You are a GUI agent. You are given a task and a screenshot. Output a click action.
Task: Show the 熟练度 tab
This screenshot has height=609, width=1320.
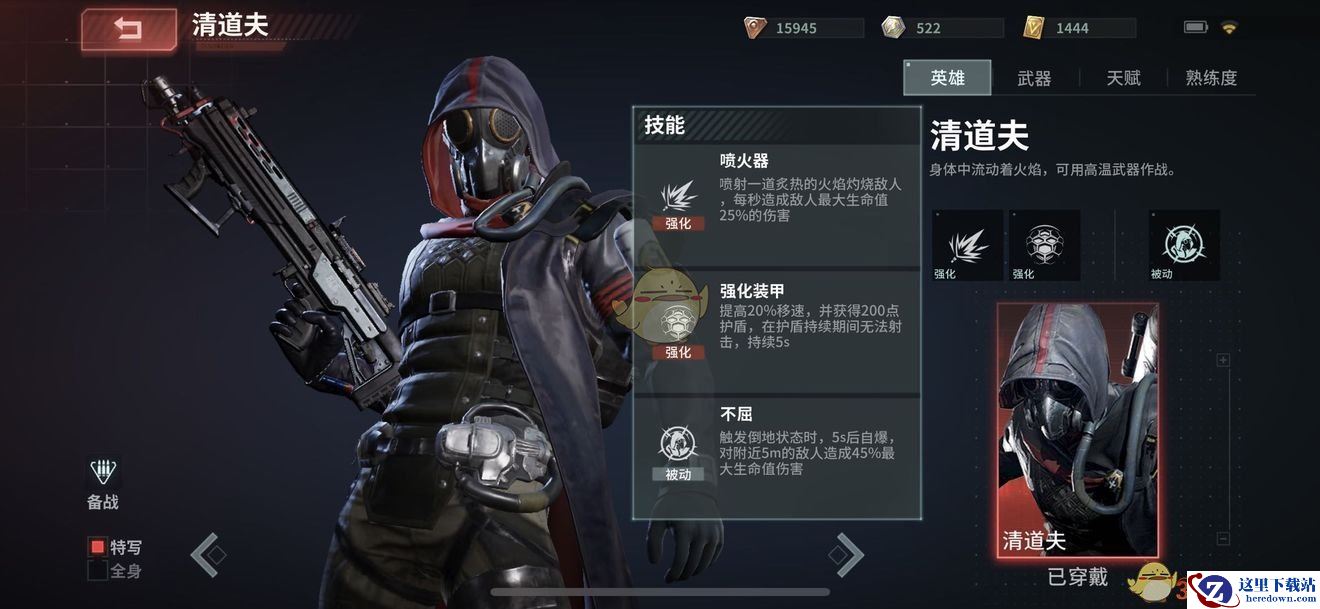click(x=1211, y=78)
